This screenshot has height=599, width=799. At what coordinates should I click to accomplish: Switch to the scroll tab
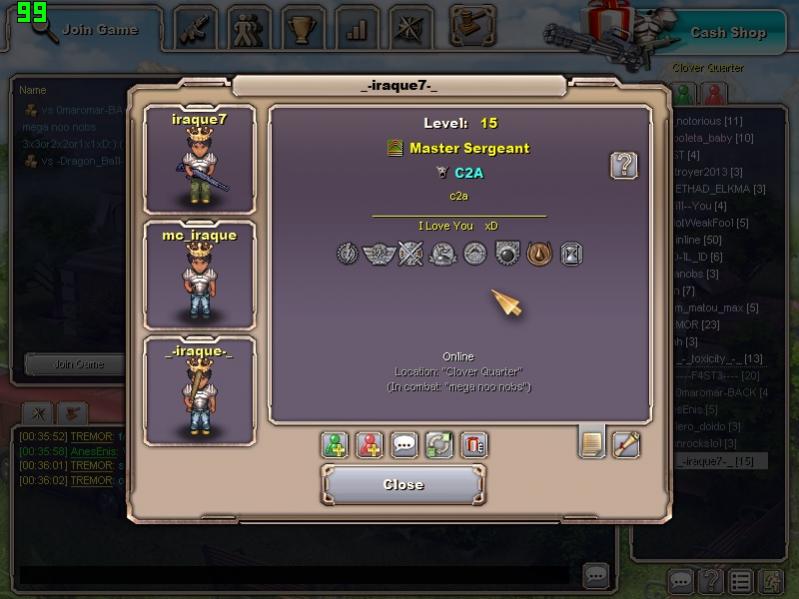tap(626, 443)
